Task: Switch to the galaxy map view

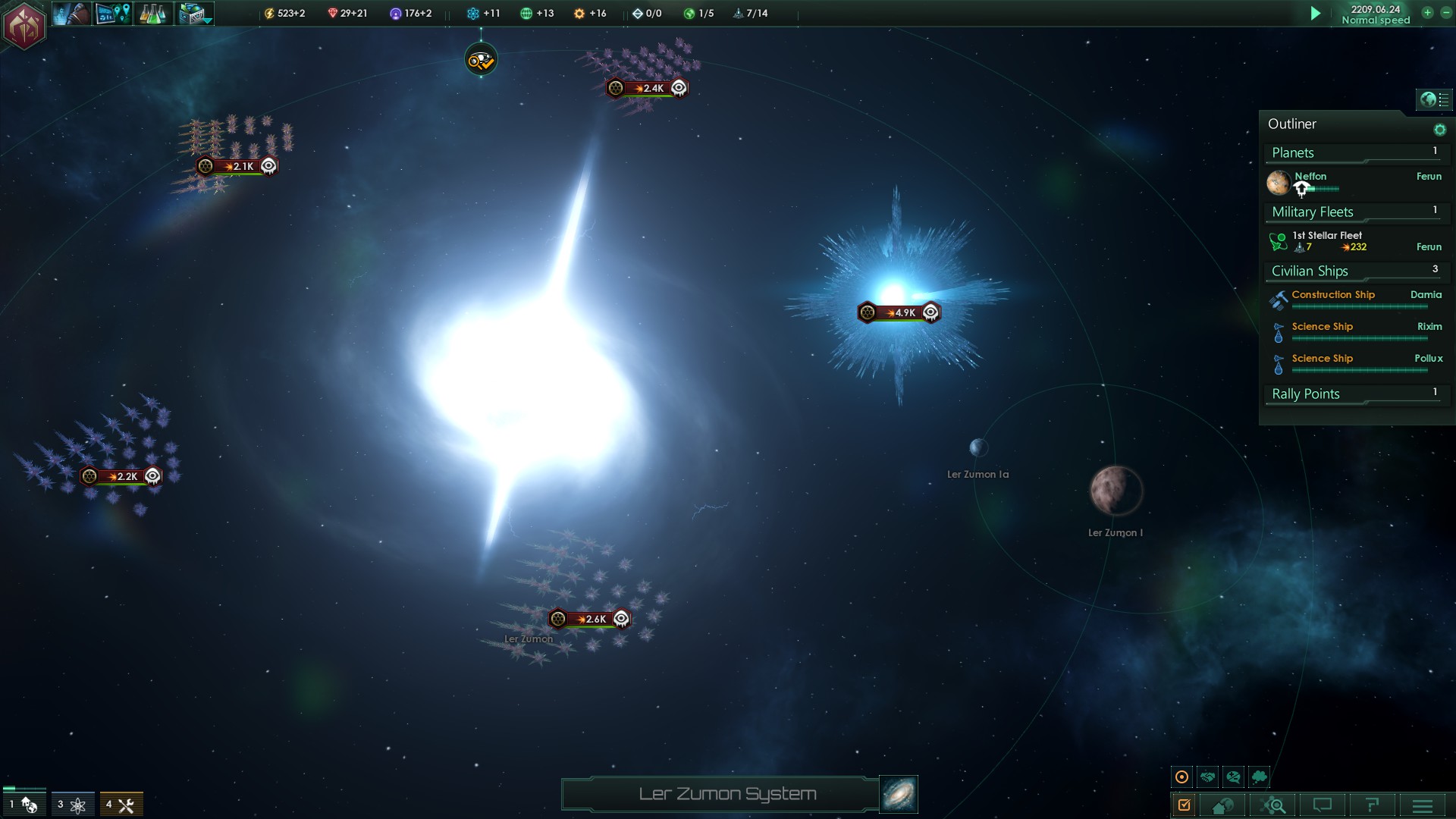Action: [899, 794]
